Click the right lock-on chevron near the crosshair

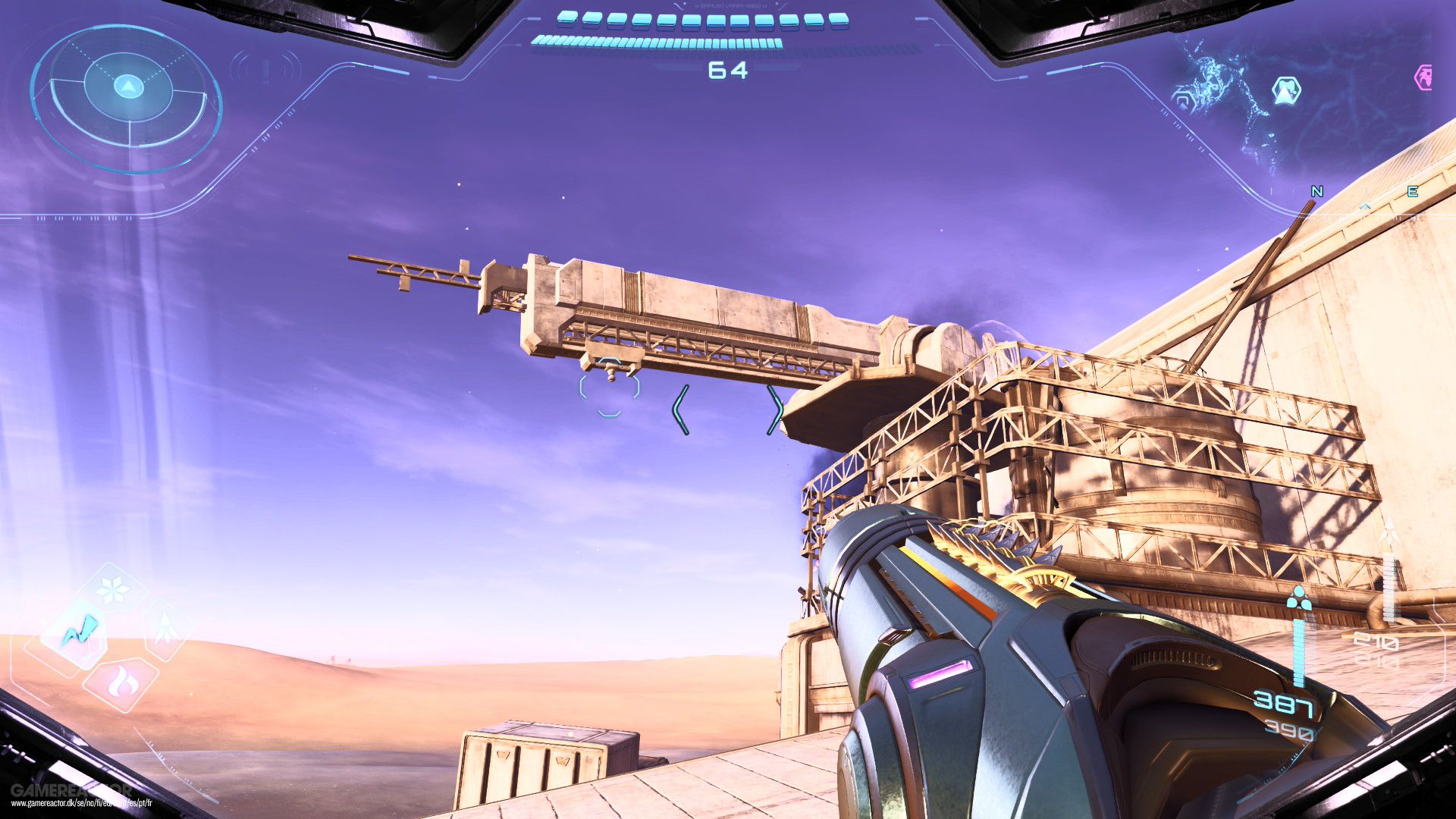point(777,409)
